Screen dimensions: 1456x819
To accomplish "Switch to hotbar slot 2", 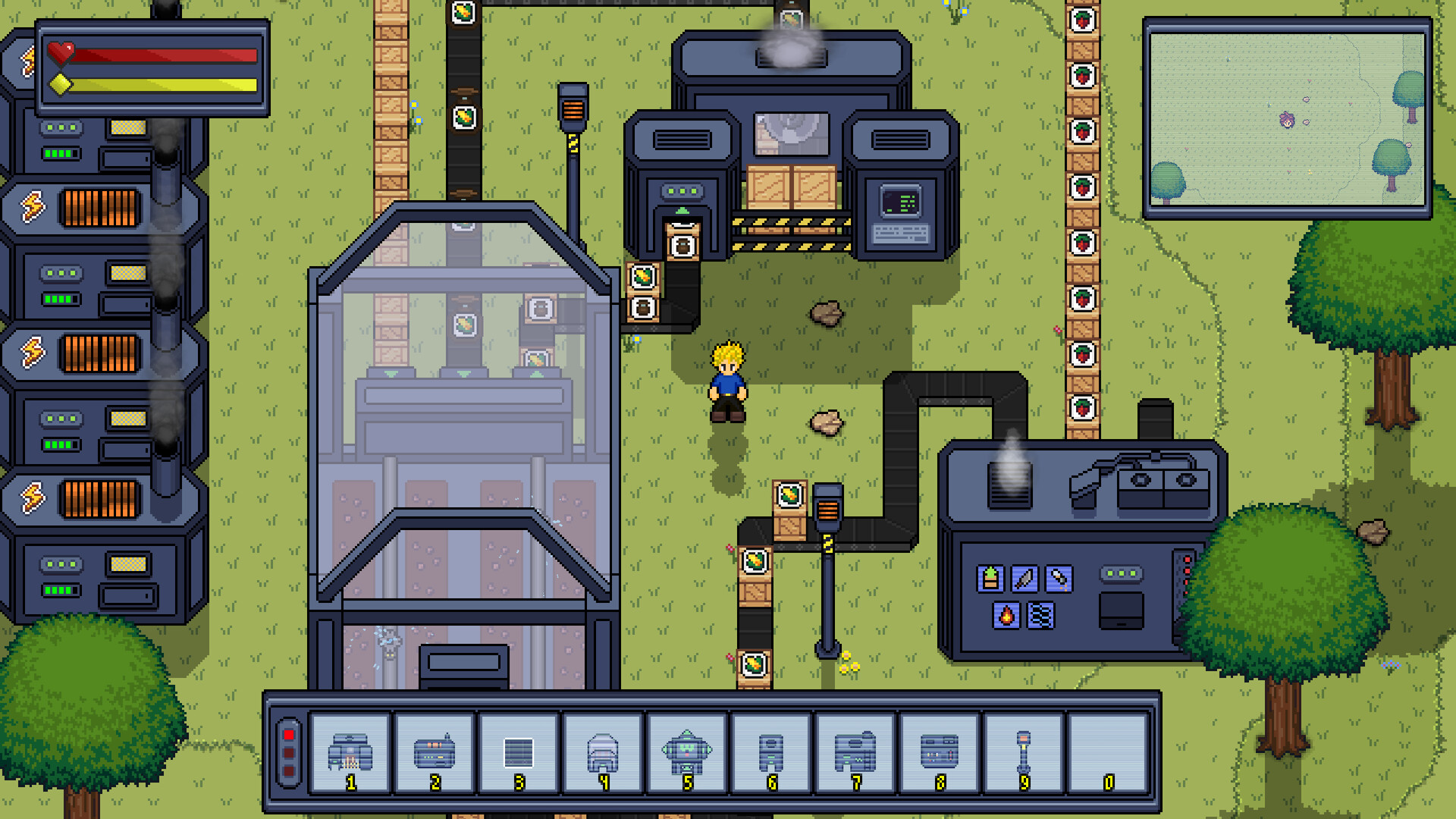I will point(435,751).
